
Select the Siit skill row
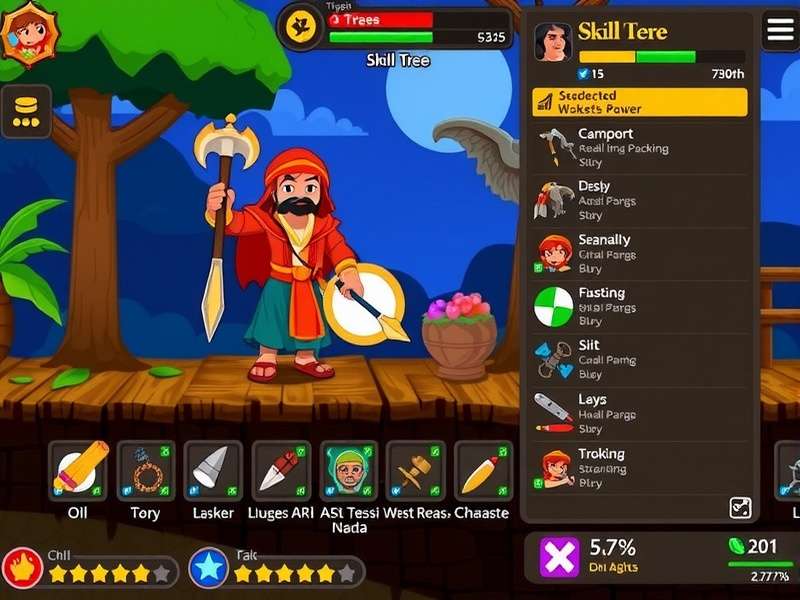tap(640, 360)
